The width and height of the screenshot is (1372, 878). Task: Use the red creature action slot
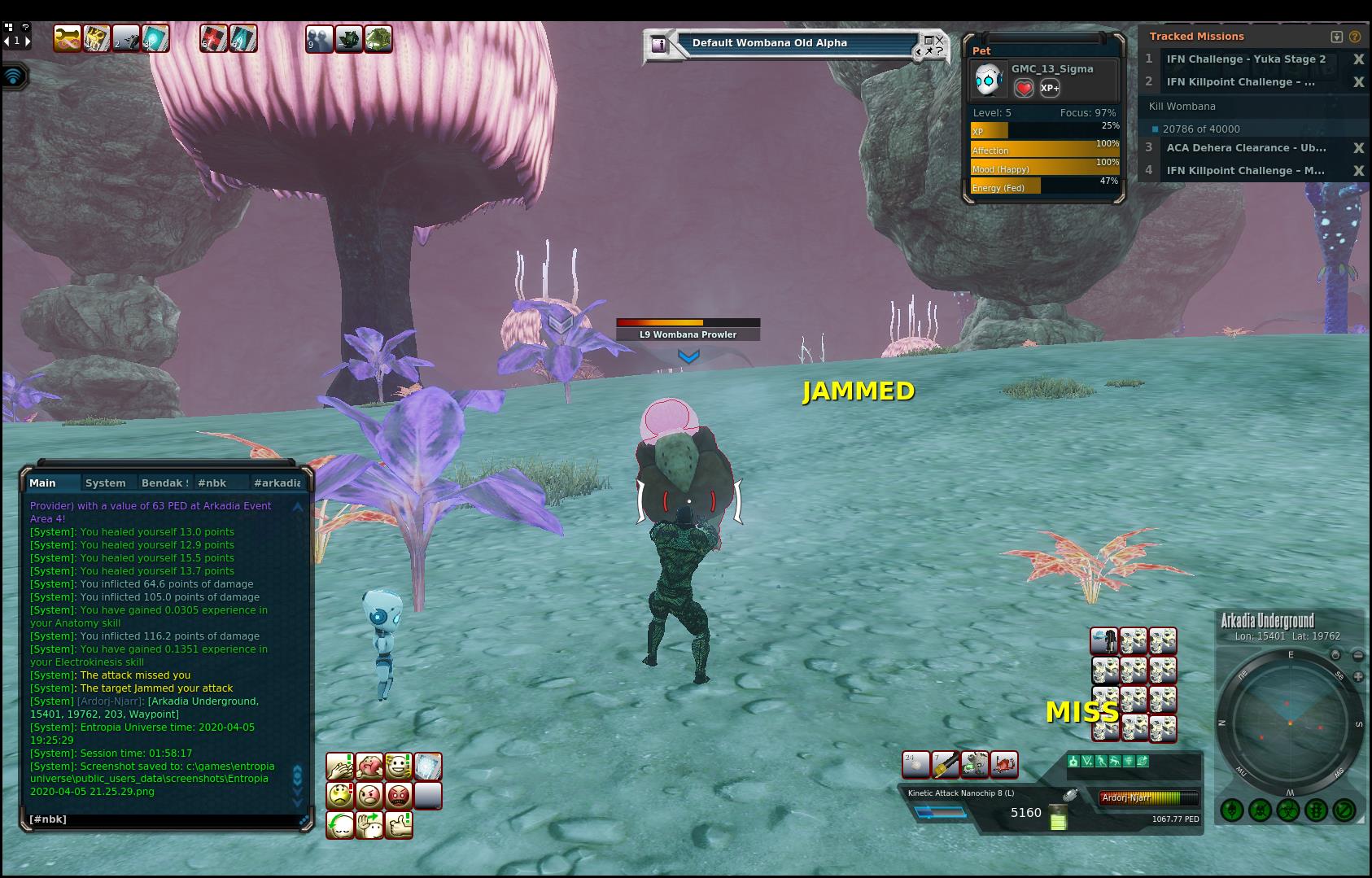click(x=1004, y=765)
